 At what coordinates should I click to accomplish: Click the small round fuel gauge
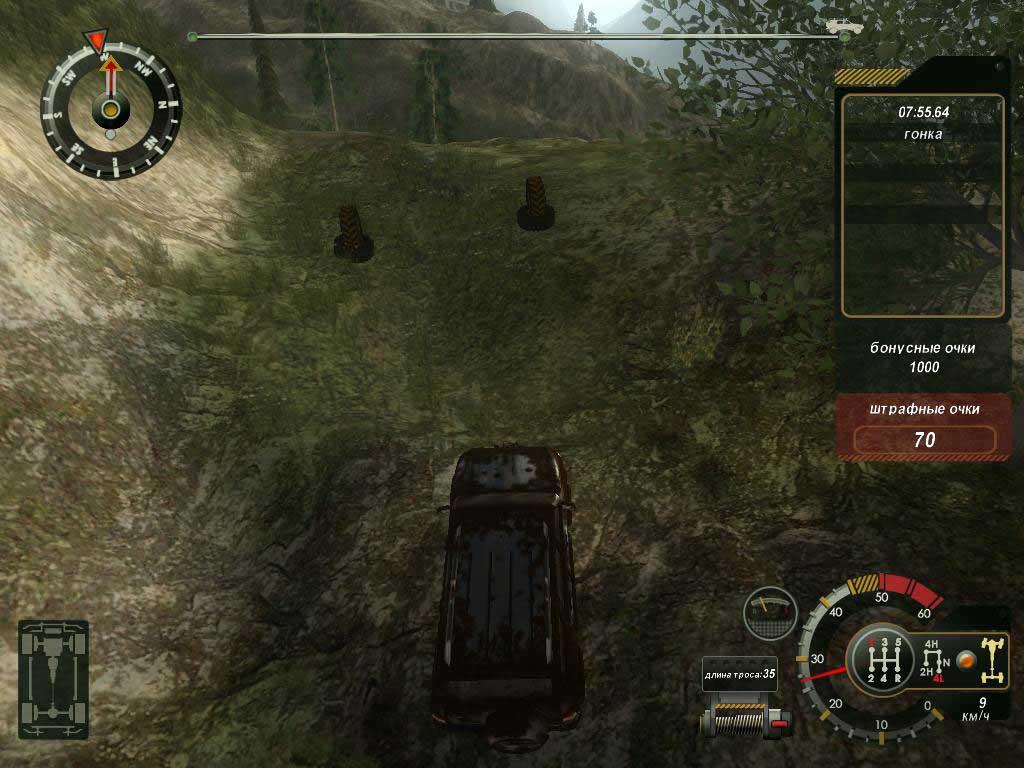point(769,613)
